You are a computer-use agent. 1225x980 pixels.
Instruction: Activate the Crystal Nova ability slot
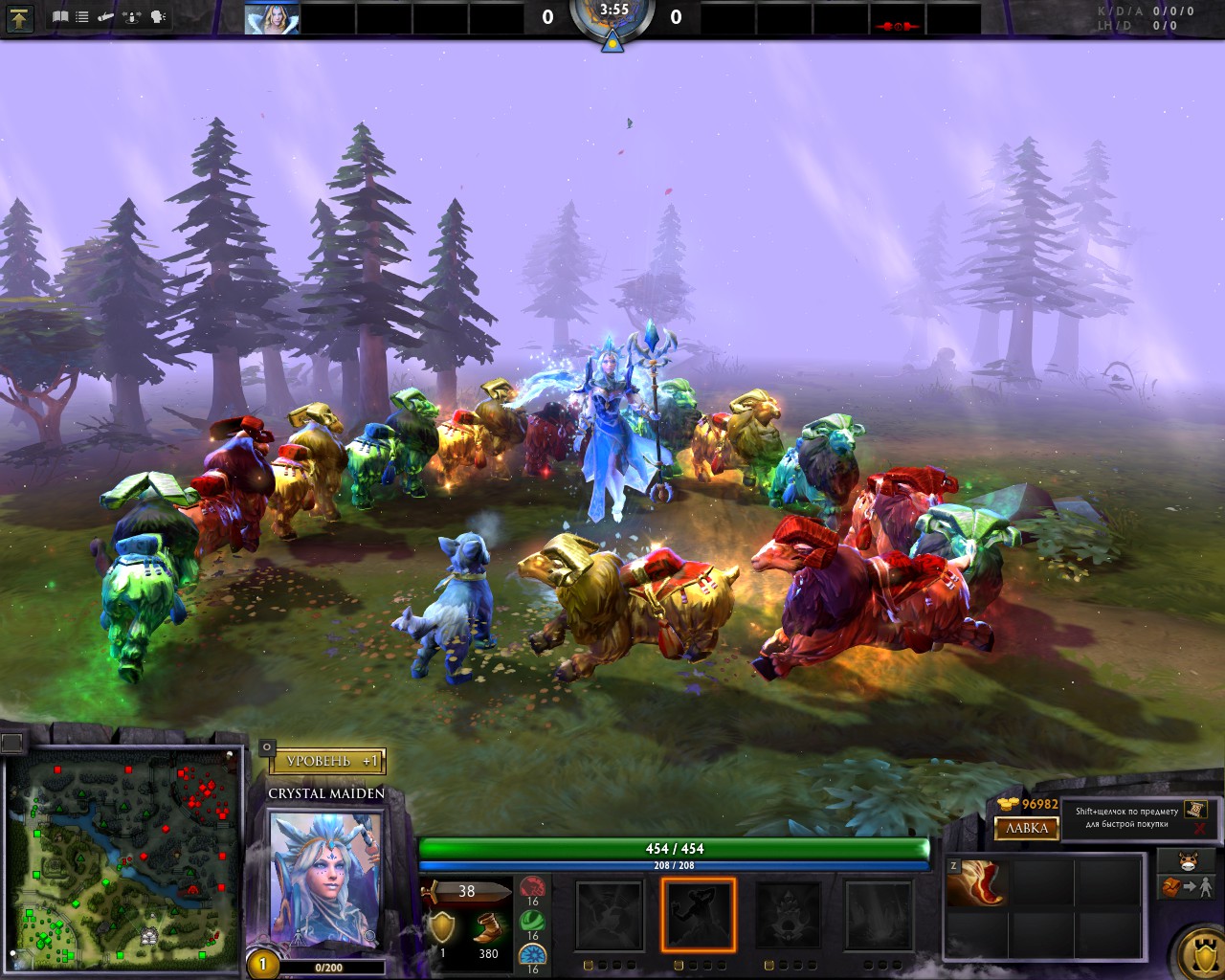610,916
